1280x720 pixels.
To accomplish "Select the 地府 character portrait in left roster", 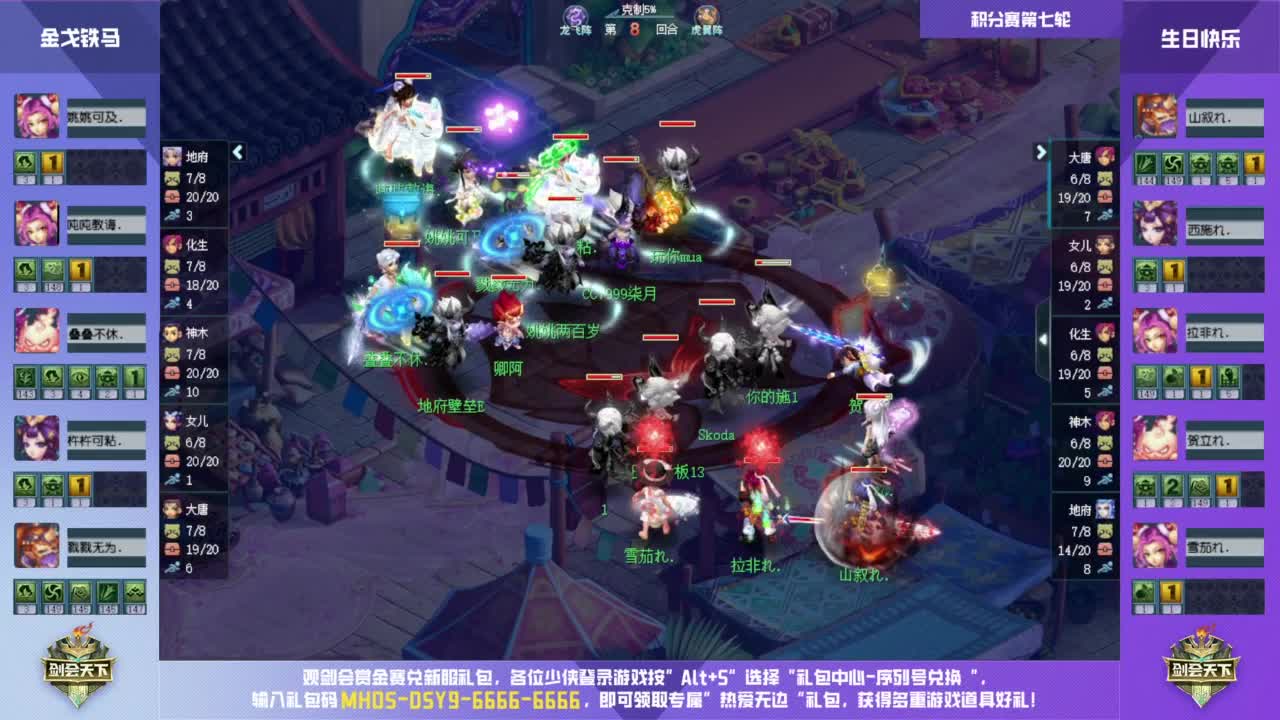I will [172, 157].
